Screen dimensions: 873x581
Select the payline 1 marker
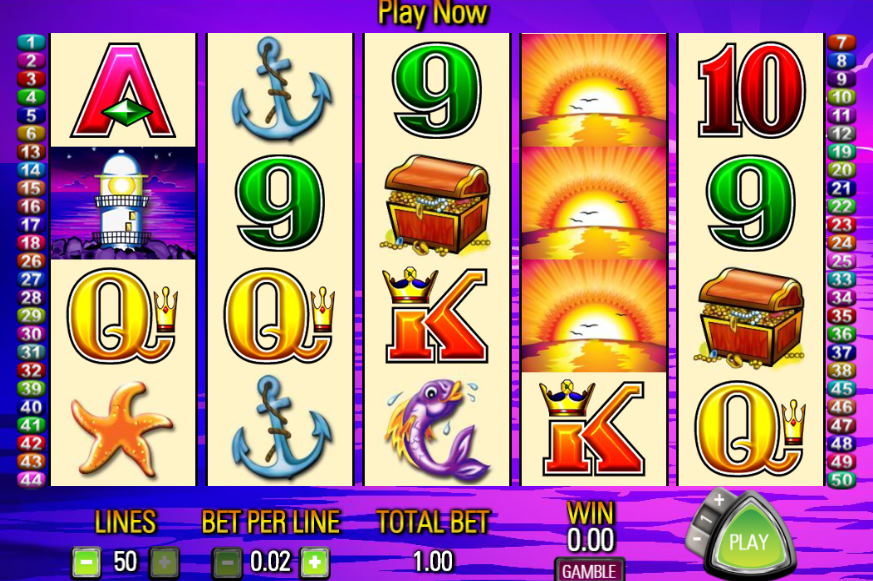click(x=32, y=42)
